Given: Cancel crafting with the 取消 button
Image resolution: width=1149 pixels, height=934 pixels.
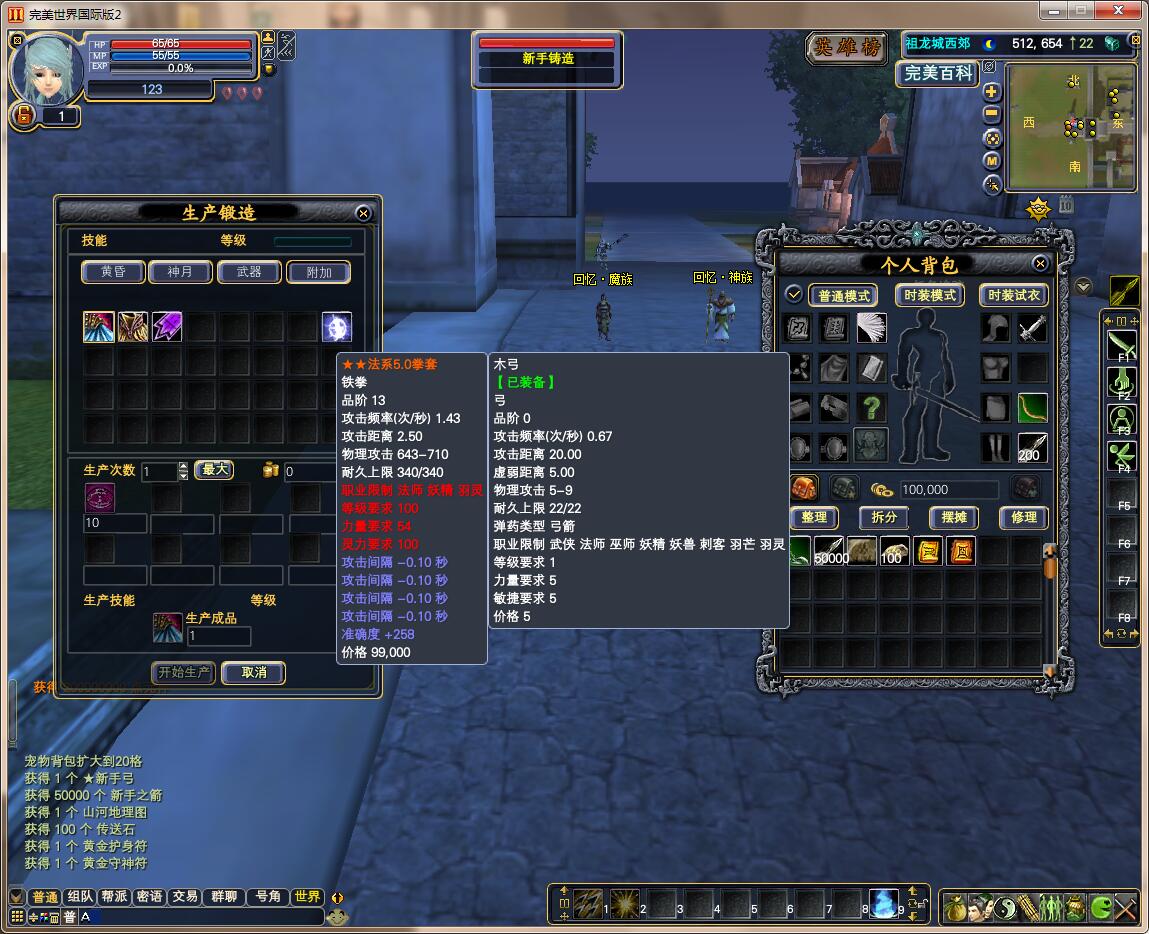Looking at the screenshot, I should (254, 672).
